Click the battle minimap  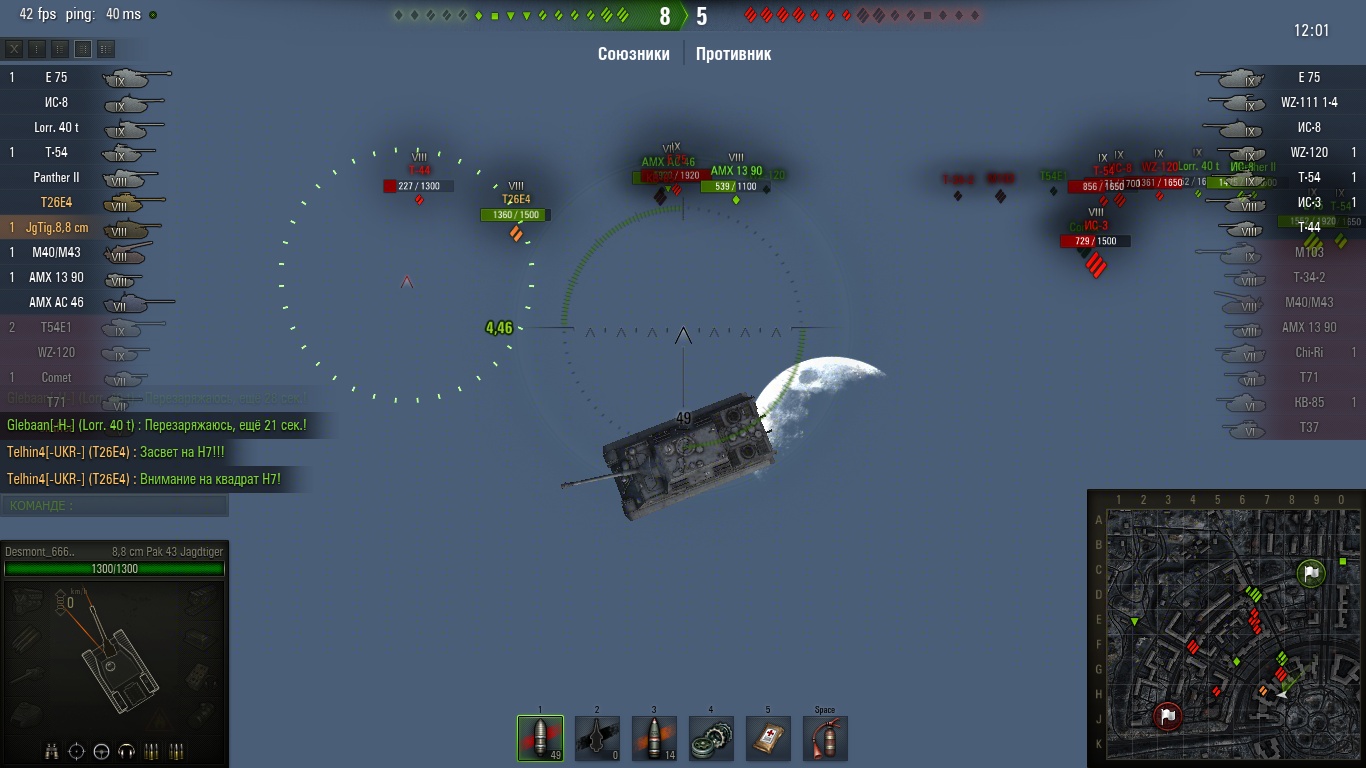[x=1225, y=628]
